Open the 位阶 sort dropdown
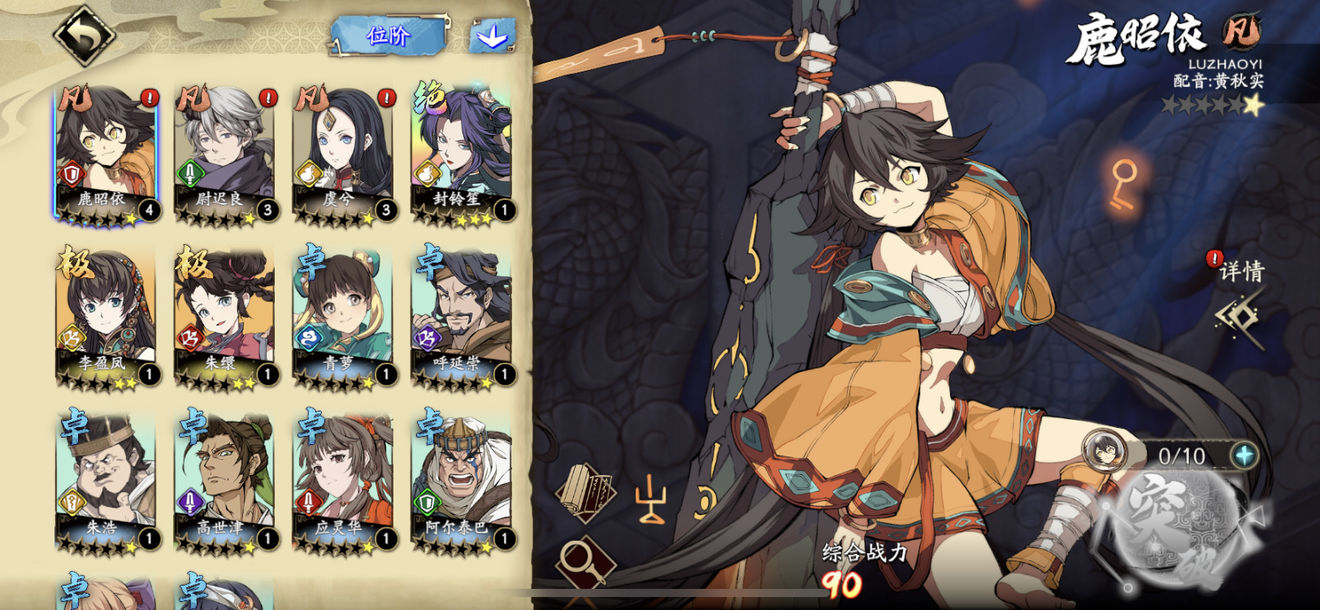The width and height of the screenshot is (1320, 610). click(x=388, y=36)
